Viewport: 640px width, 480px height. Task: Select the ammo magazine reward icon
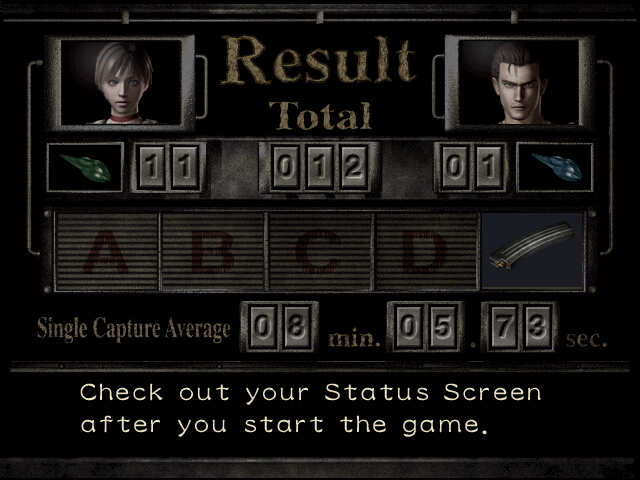tap(530, 251)
